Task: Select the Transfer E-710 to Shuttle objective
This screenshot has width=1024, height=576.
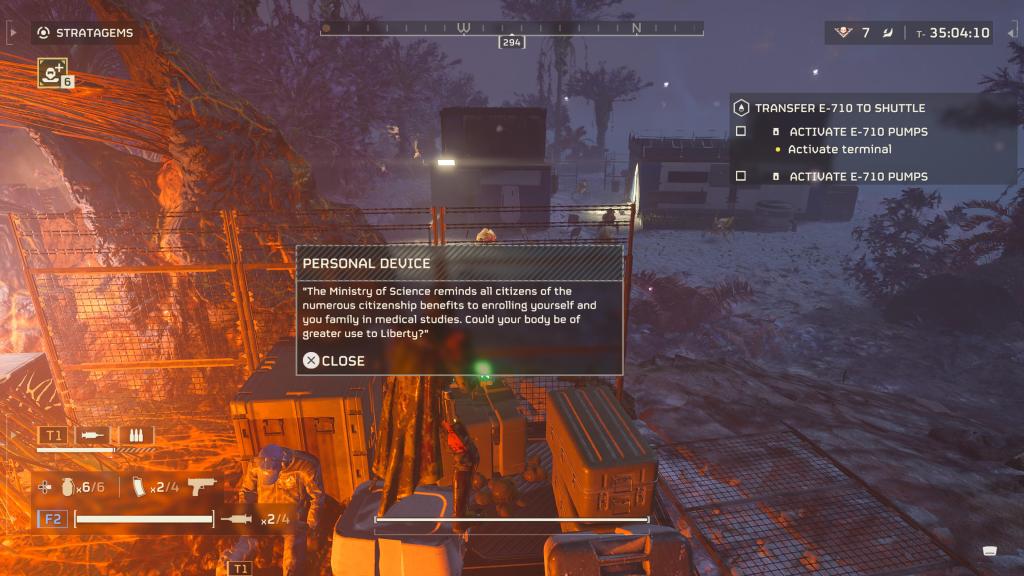Action: 839,108
